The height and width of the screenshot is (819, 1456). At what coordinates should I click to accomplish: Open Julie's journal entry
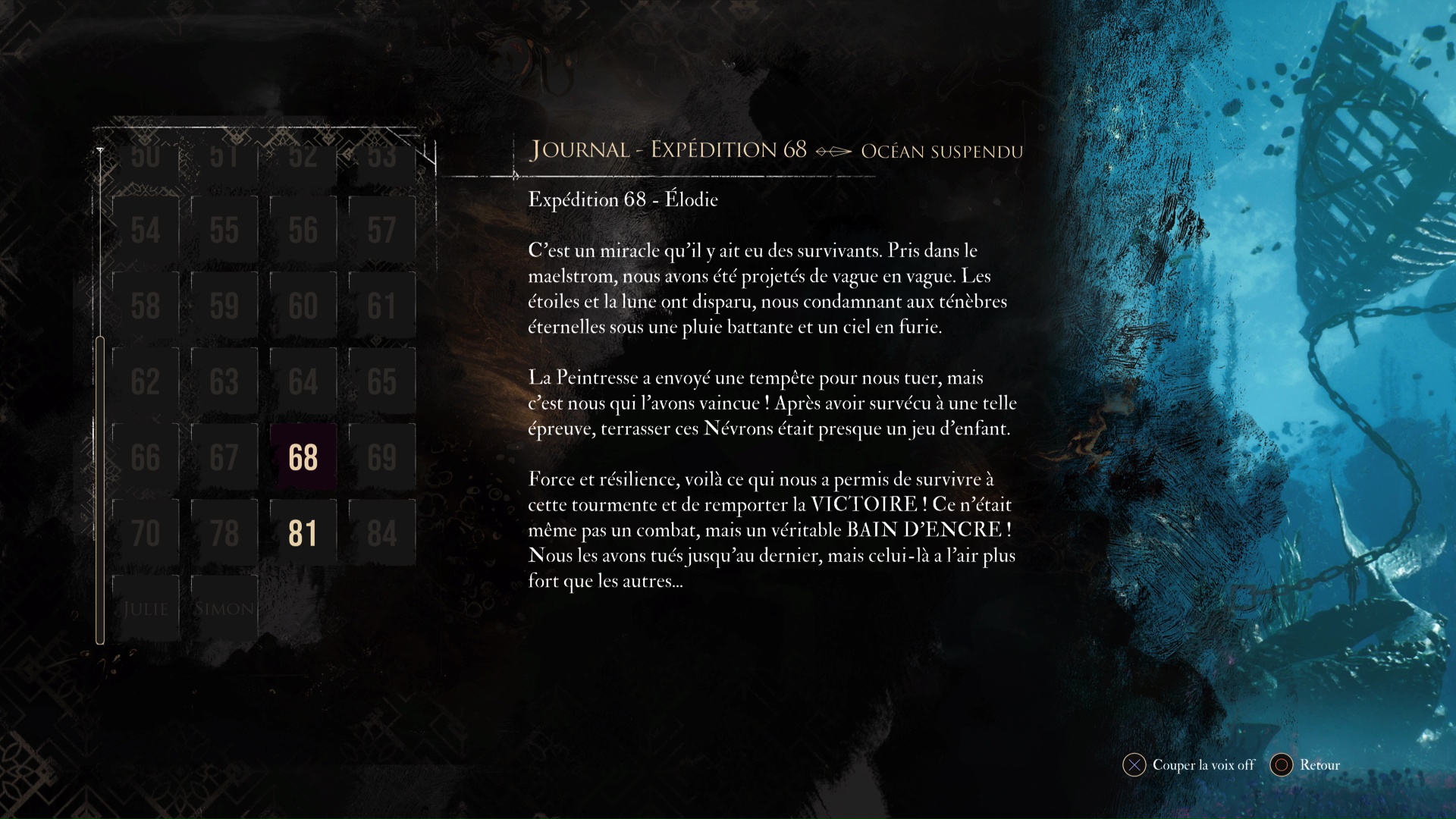point(146,607)
